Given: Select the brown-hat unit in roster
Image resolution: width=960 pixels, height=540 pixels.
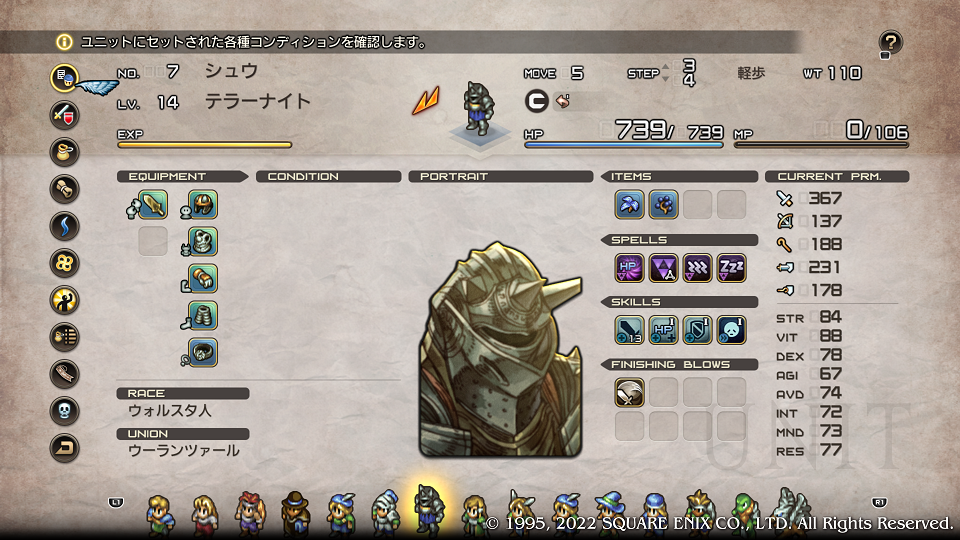Looking at the screenshot, I should pyautogui.click(x=295, y=511).
